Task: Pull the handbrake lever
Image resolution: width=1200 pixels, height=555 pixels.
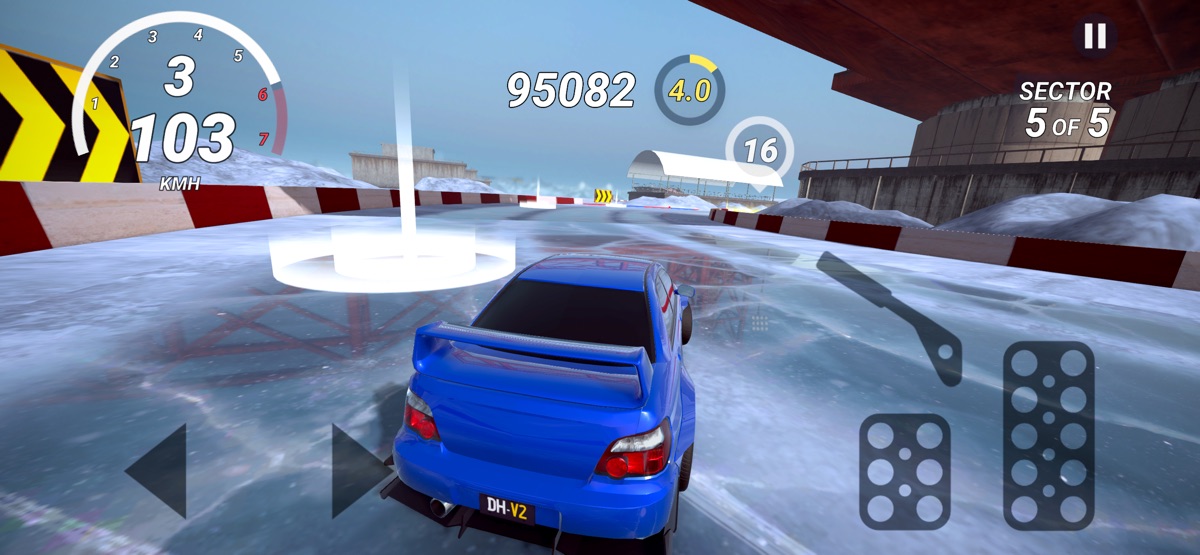Action: 895,316
